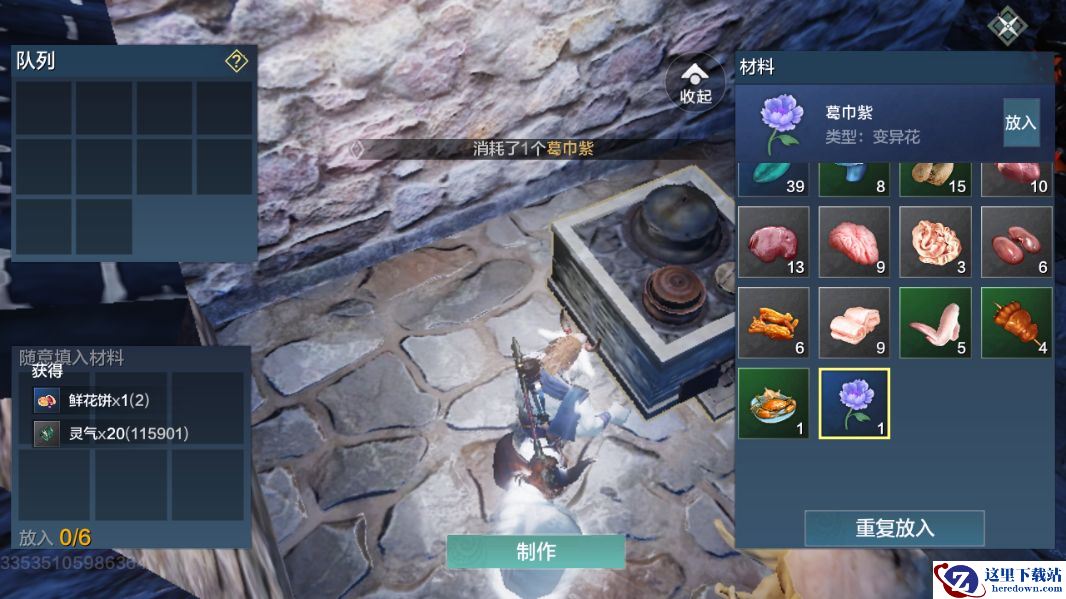This screenshot has height=599, width=1066.
Task: Select the pink brain-like meat, count 9
Action: coord(854,241)
